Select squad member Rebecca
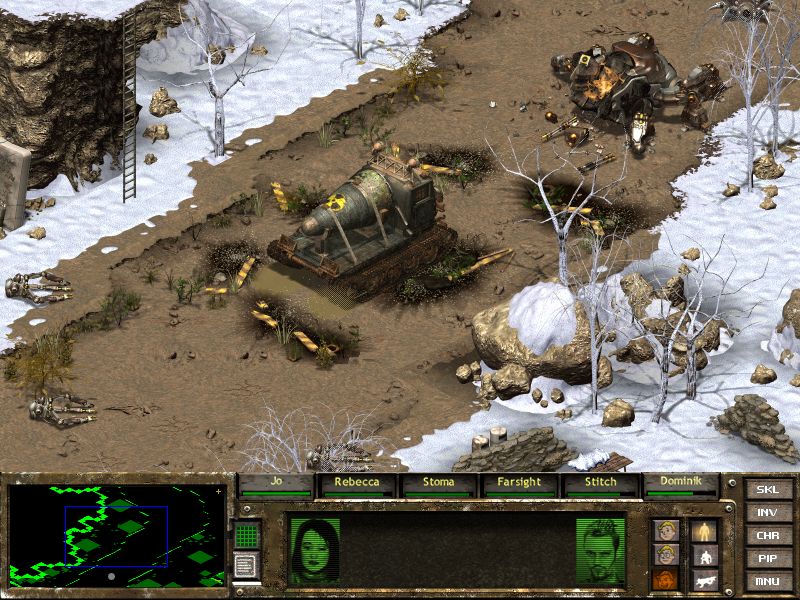Viewport: 800px width, 600px height. [x=357, y=483]
